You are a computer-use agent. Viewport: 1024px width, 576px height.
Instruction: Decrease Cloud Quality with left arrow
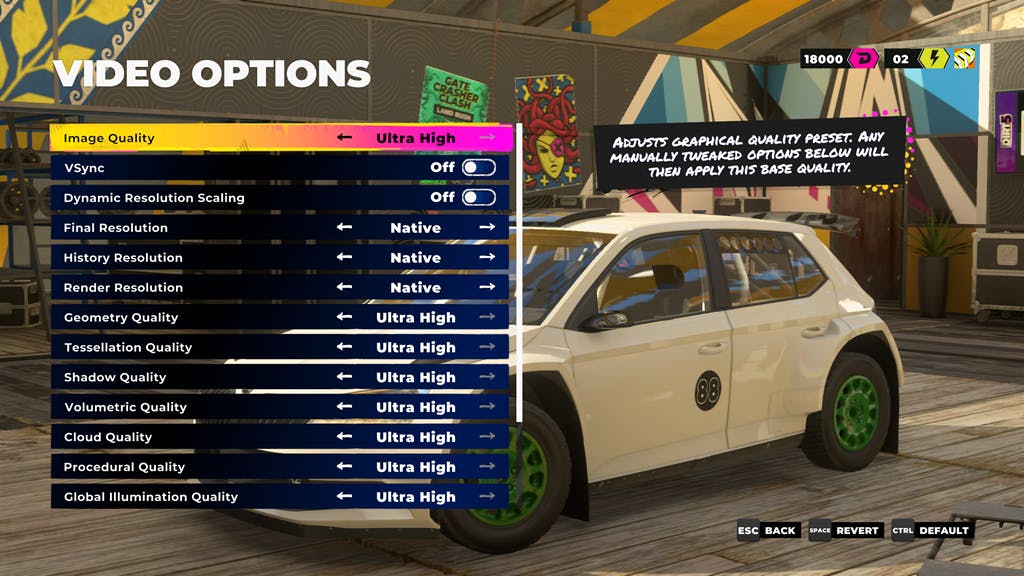(x=344, y=438)
